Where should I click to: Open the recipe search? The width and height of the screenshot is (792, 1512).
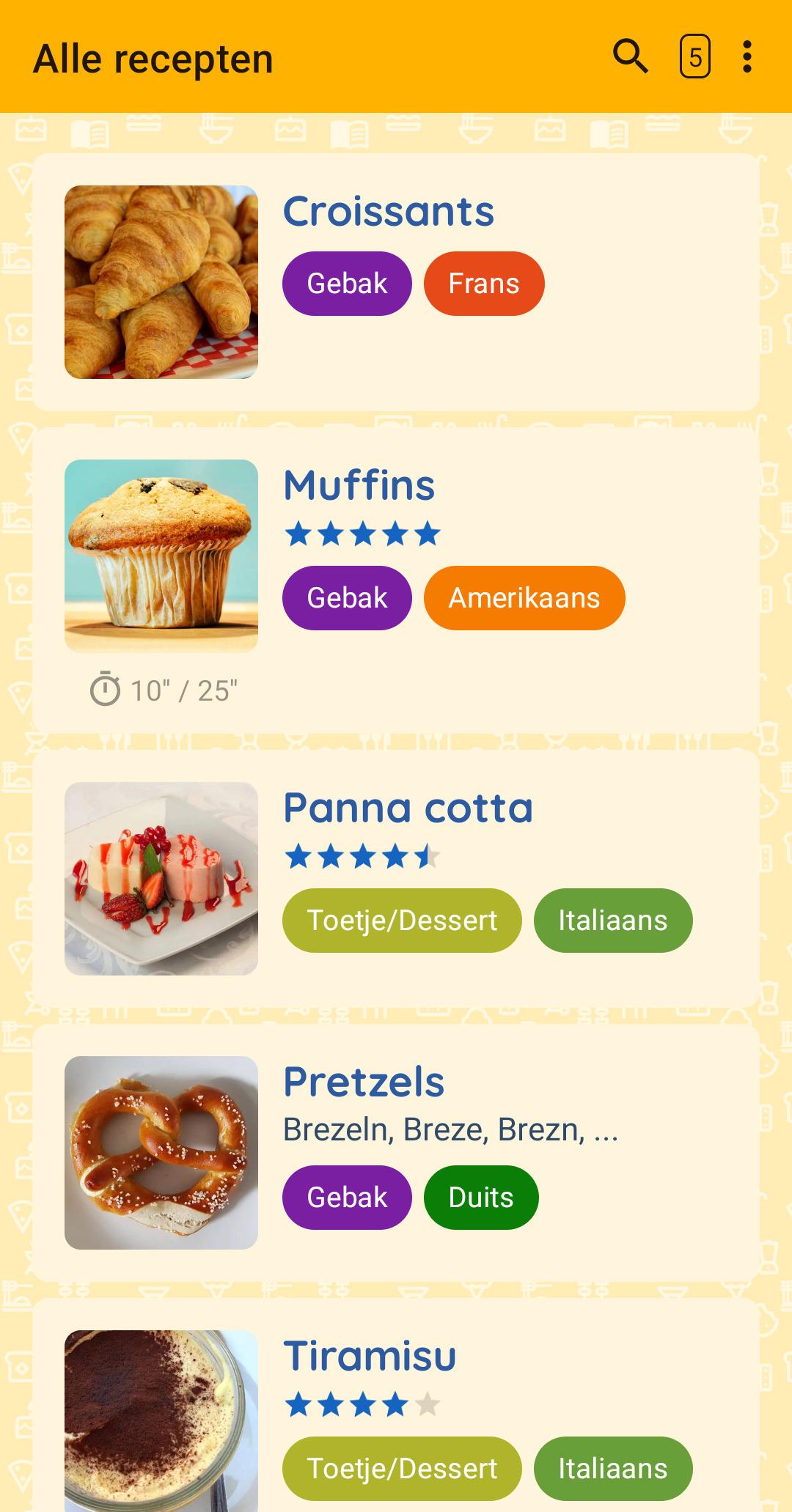point(630,56)
